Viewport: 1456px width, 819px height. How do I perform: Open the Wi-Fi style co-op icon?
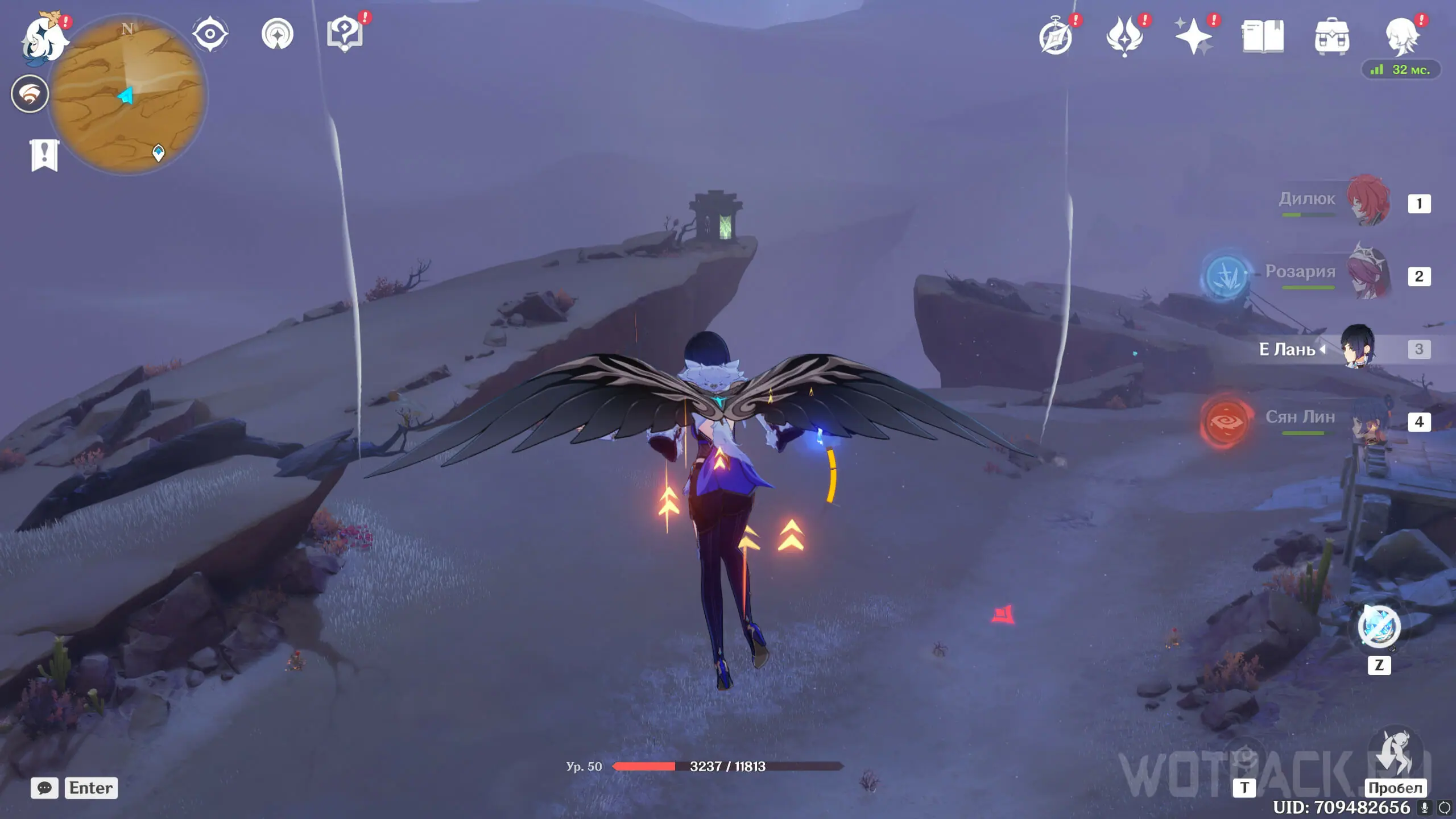point(30,94)
